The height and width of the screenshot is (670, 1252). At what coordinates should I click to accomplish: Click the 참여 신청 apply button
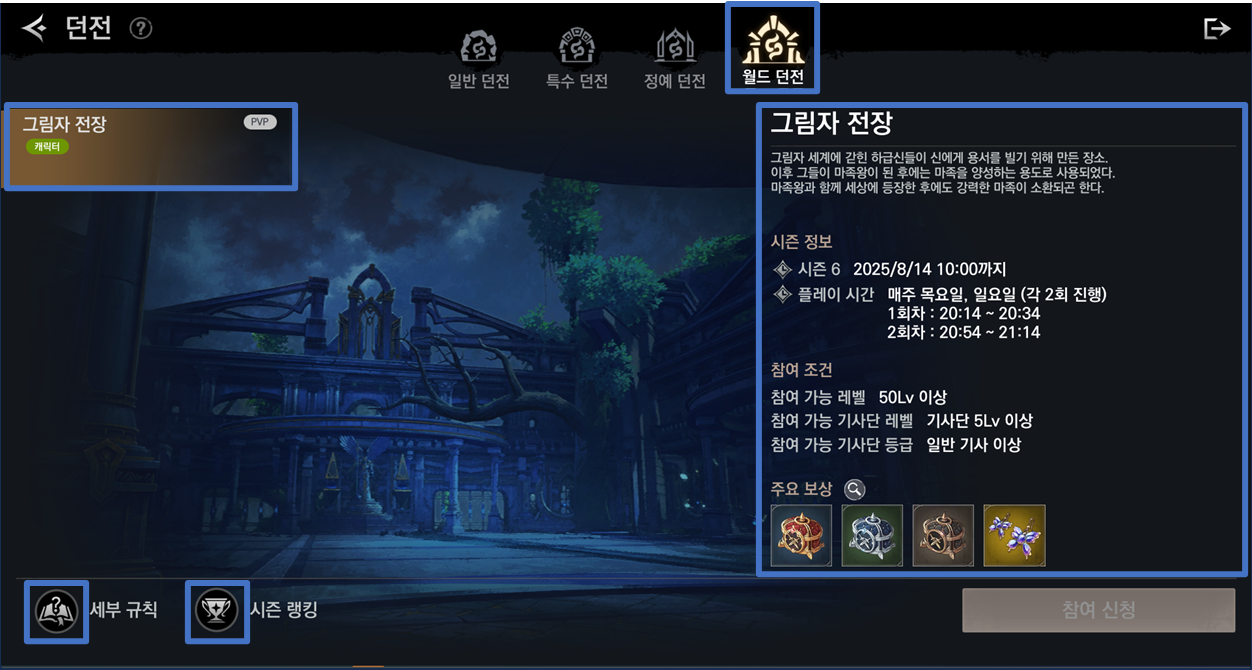coord(1098,610)
